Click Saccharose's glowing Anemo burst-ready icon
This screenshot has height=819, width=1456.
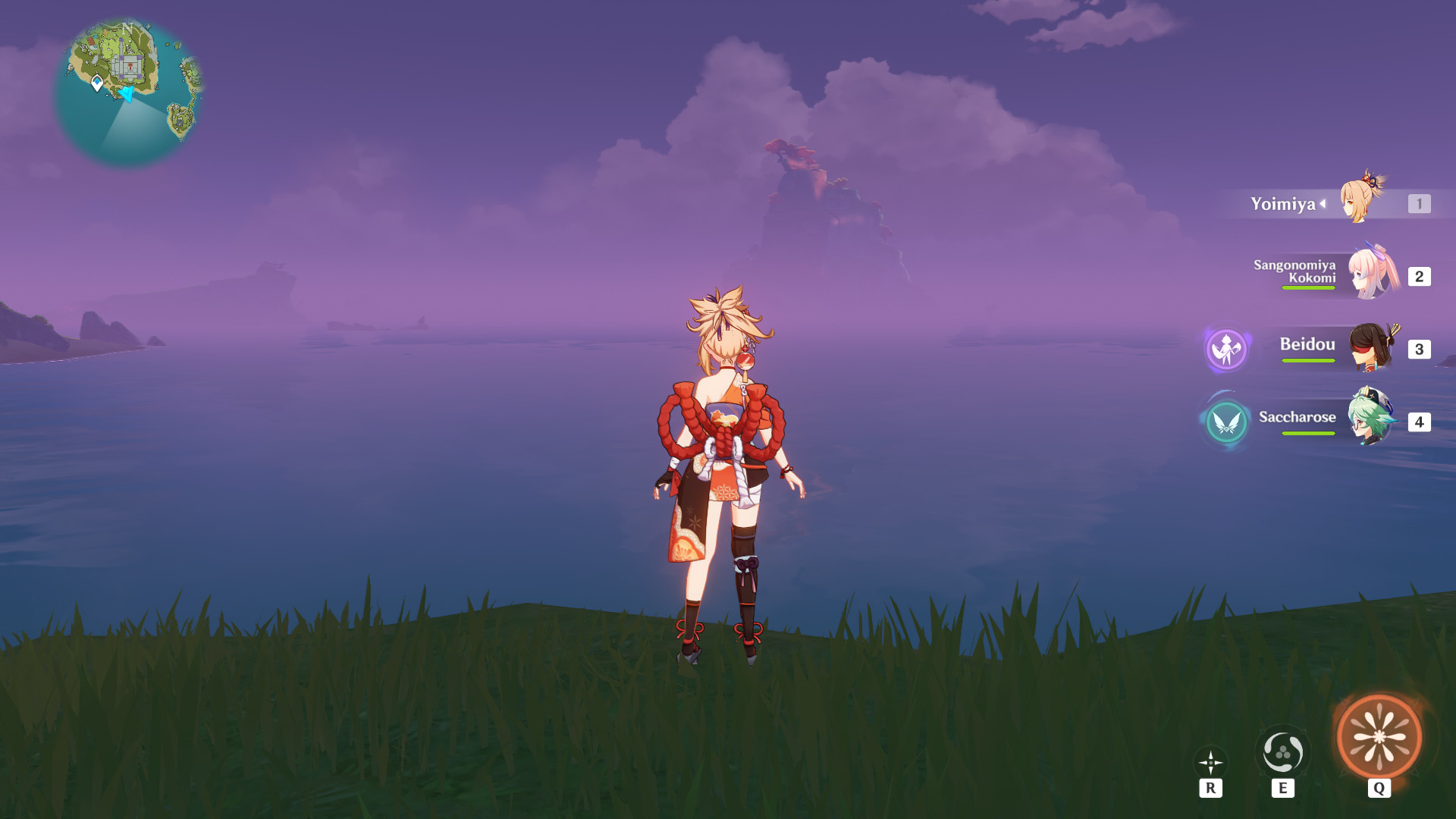point(1226,423)
